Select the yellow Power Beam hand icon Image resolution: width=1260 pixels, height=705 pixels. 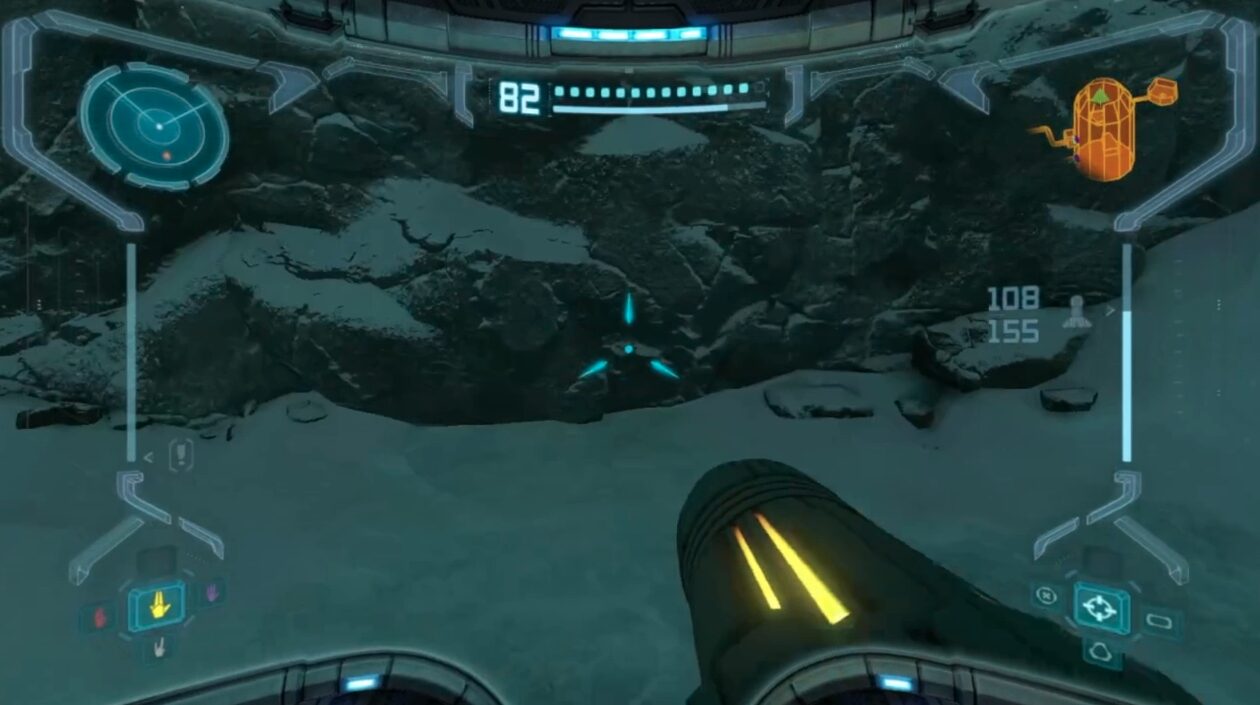(156, 606)
